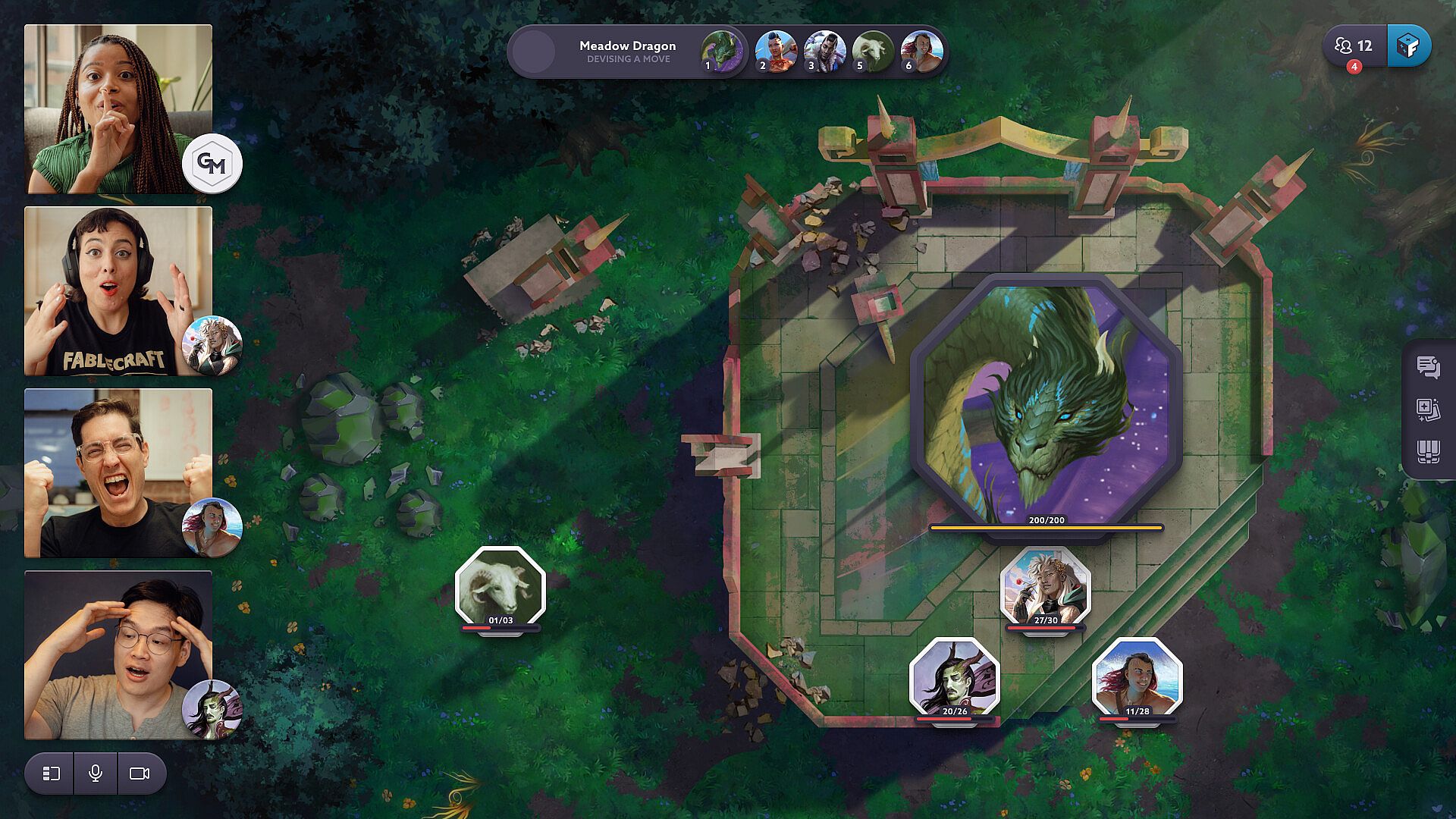This screenshot has height=819, width=1456.
Task: Open the library books icon
Action: pyautogui.click(x=1428, y=452)
